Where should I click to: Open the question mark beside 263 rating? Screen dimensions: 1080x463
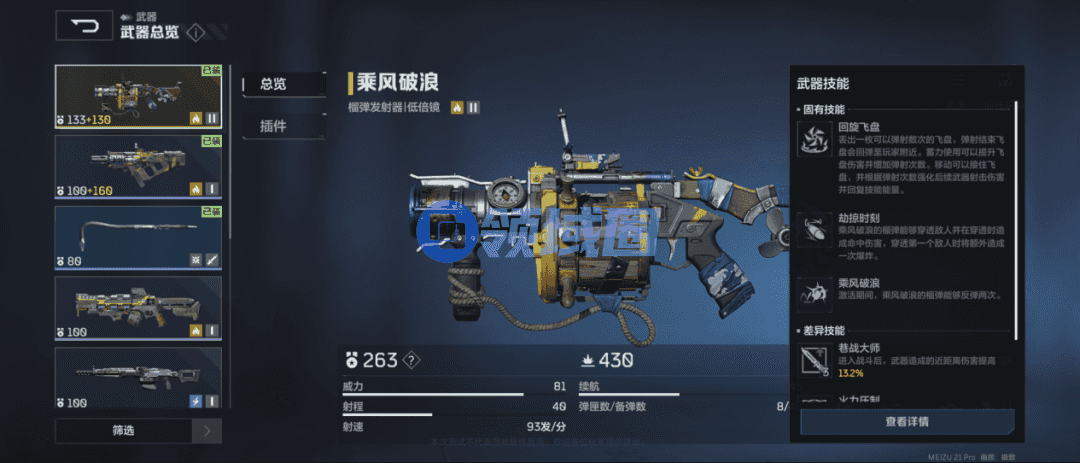410,361
